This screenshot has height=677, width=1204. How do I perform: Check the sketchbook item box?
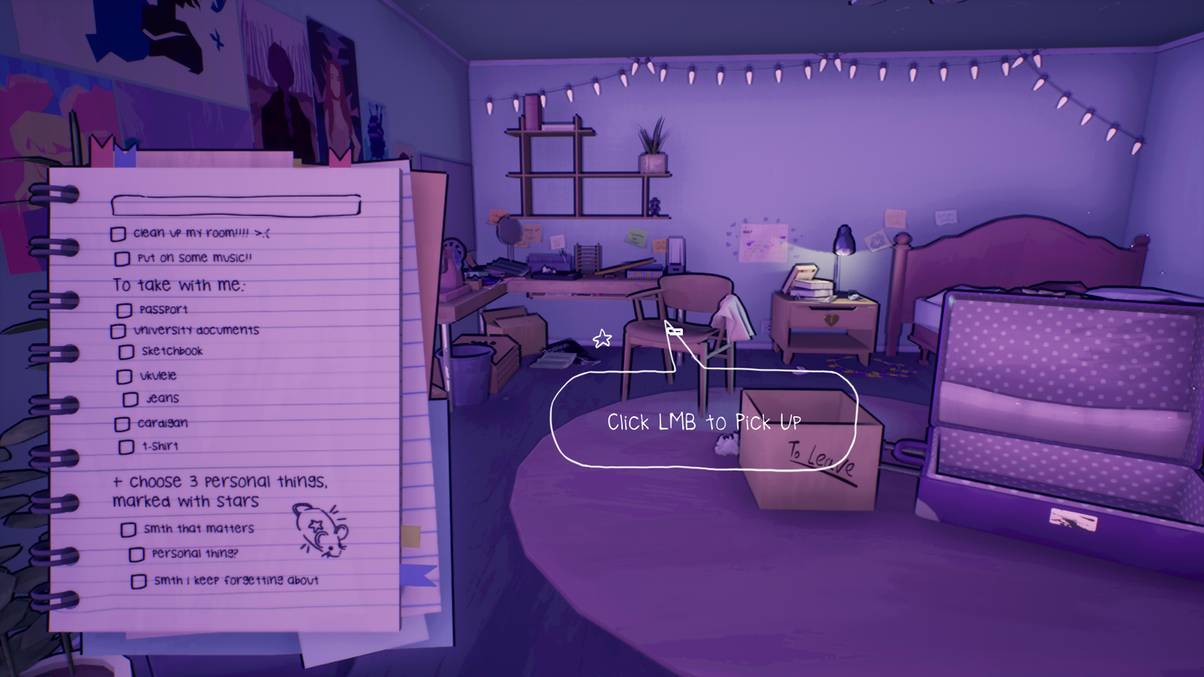coord(126,352)
